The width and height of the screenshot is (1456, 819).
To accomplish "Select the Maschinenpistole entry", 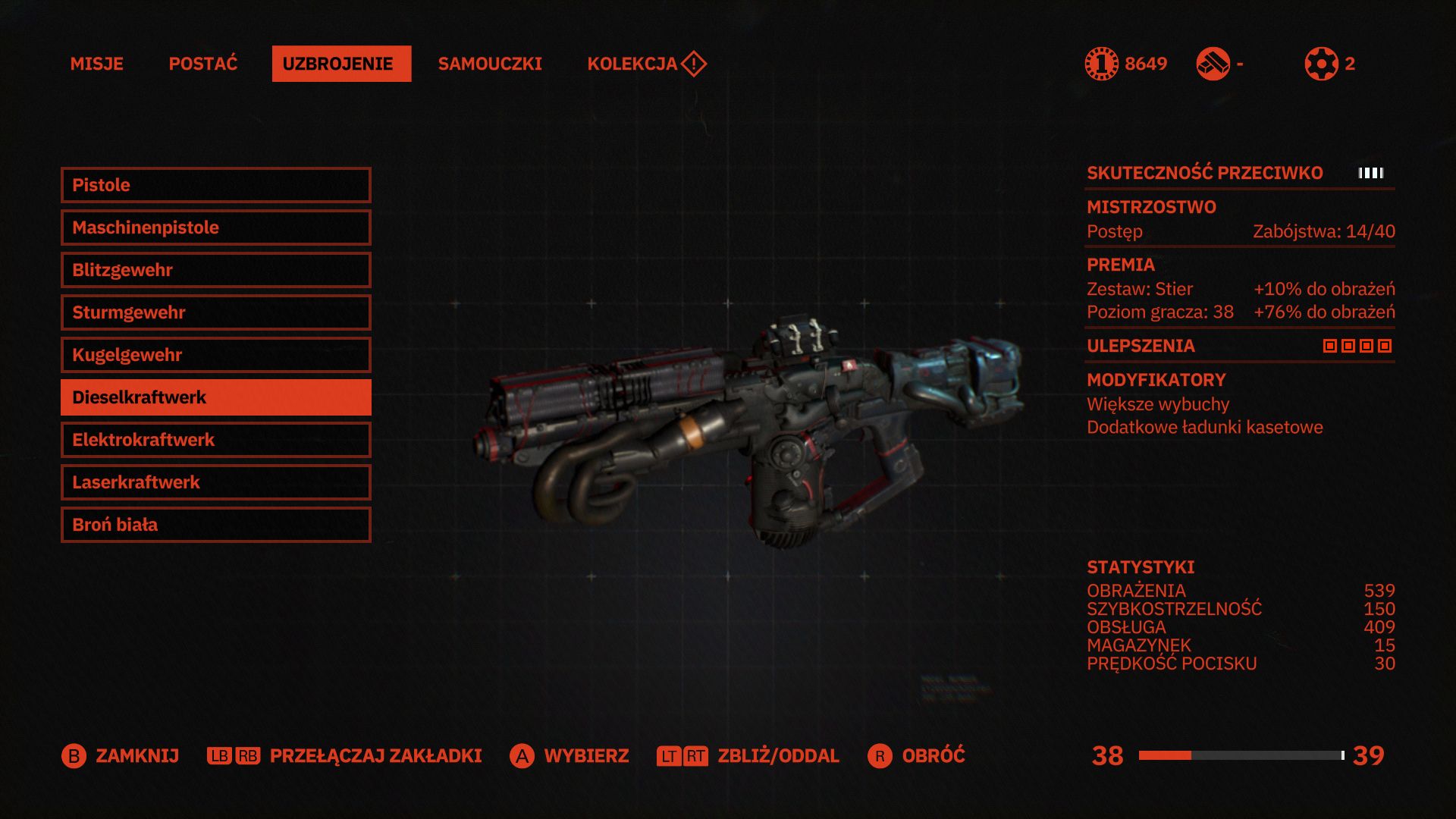I will coord(215,227).
